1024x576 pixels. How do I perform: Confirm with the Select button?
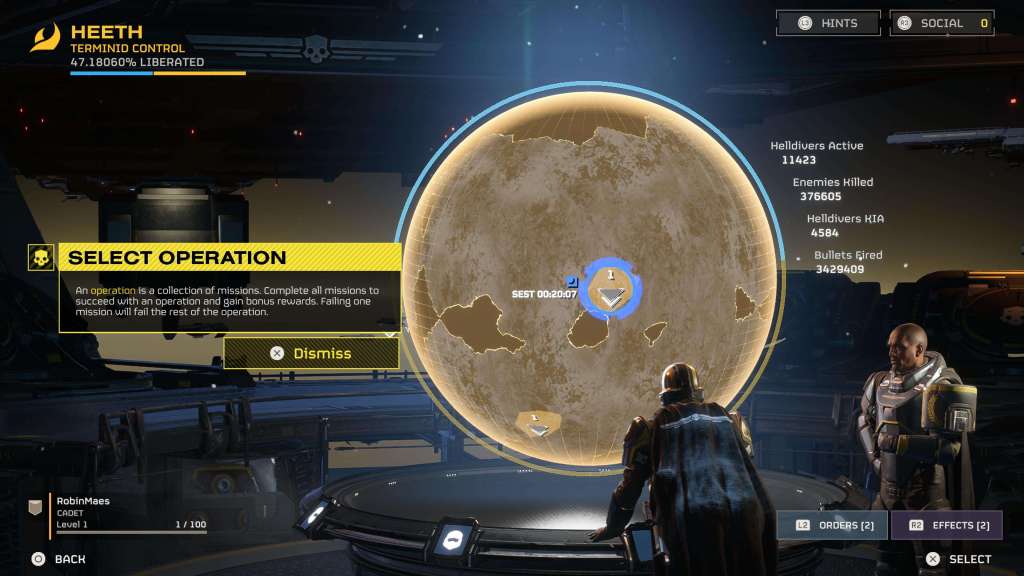pos(958,559)
